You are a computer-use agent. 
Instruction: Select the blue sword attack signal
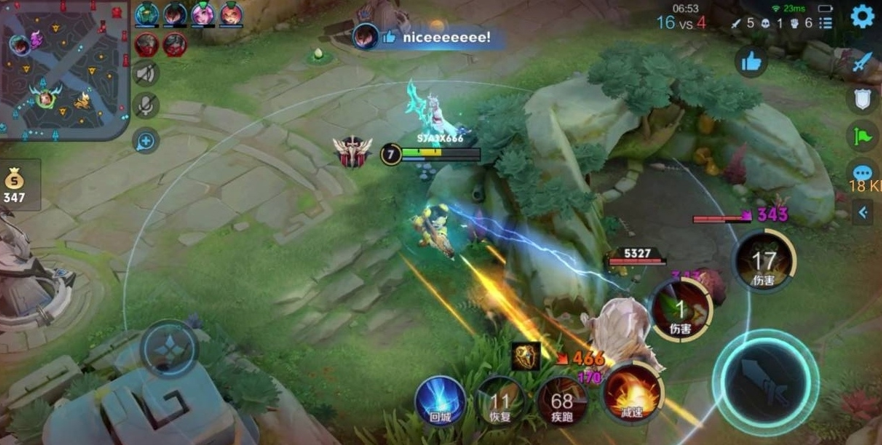point(862,62)
